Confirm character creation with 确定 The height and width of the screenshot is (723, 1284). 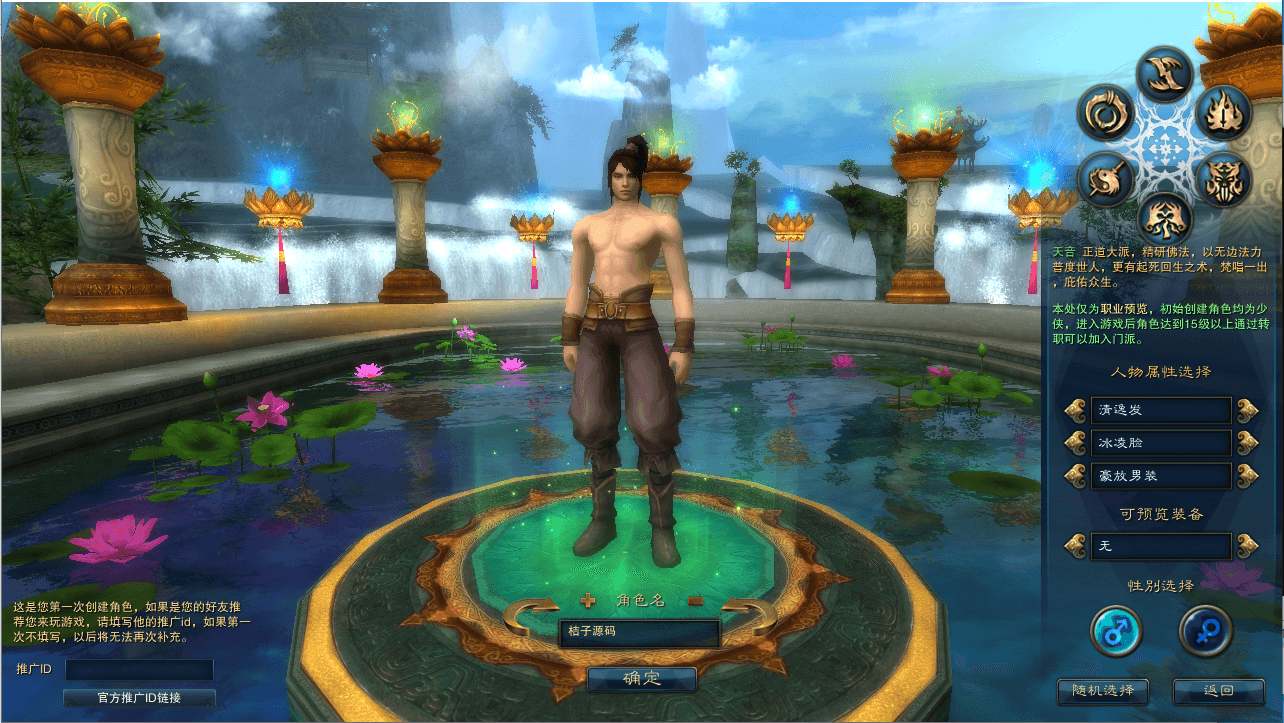[x=641, y=679]
